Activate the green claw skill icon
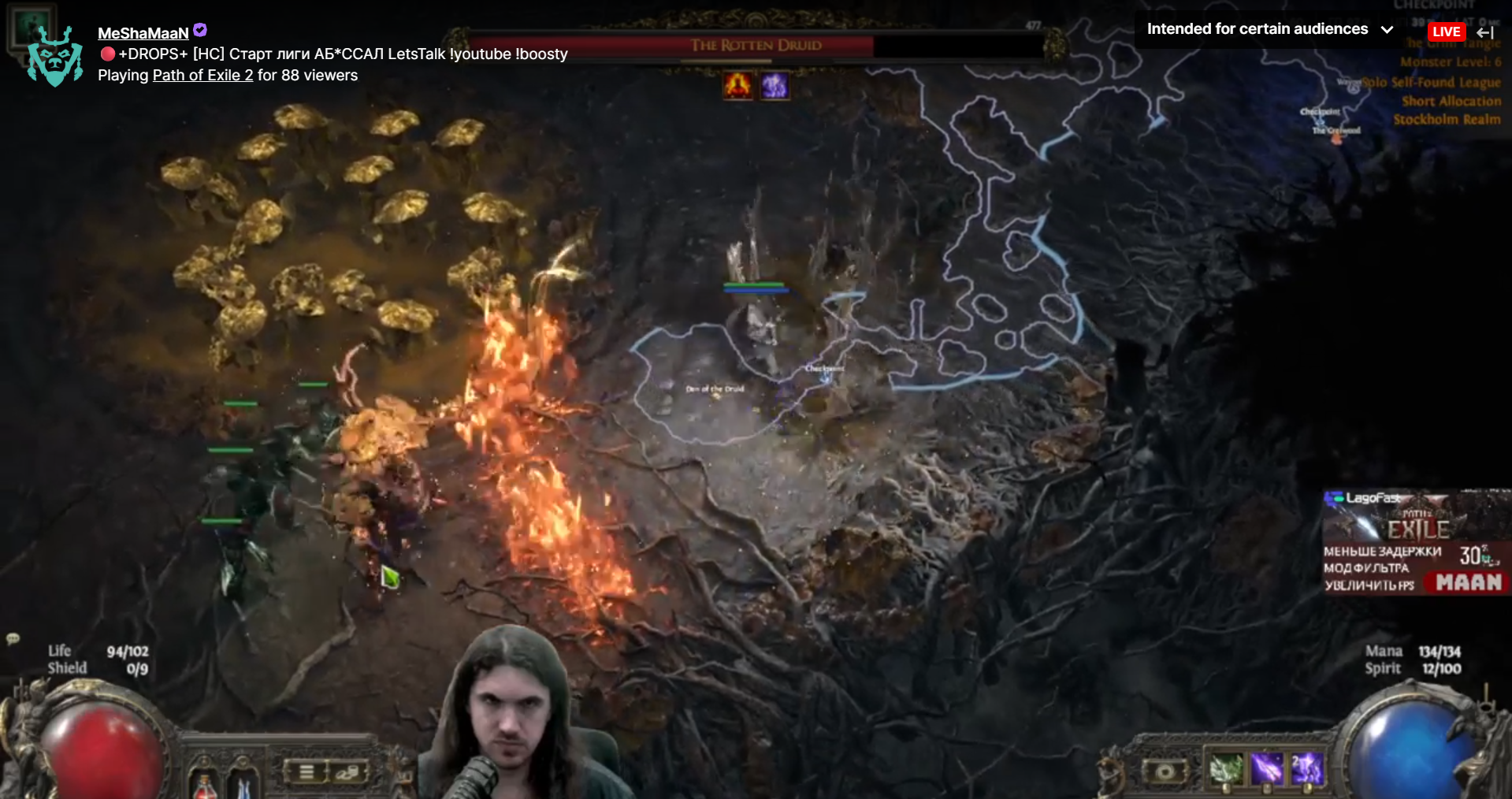 point(1225,768)
